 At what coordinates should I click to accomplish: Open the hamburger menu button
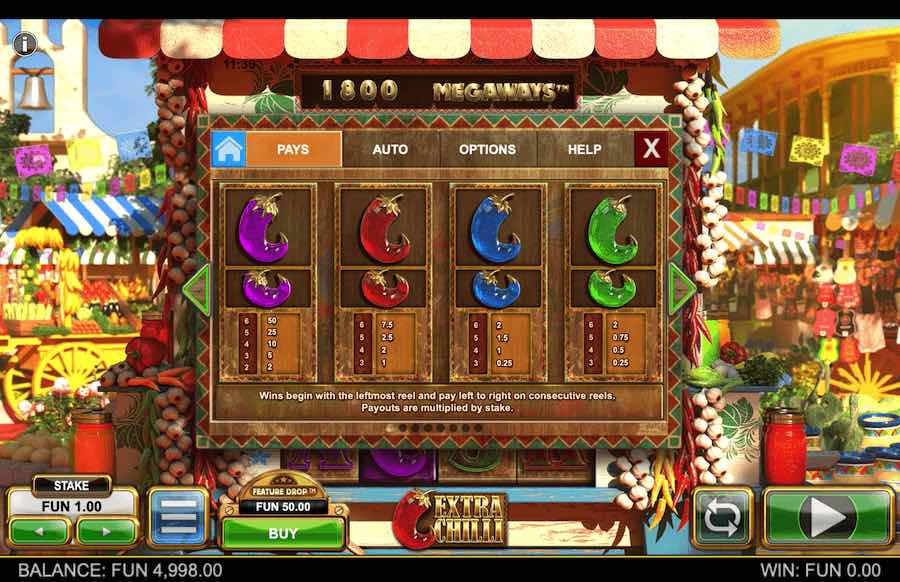click(178, 517)
